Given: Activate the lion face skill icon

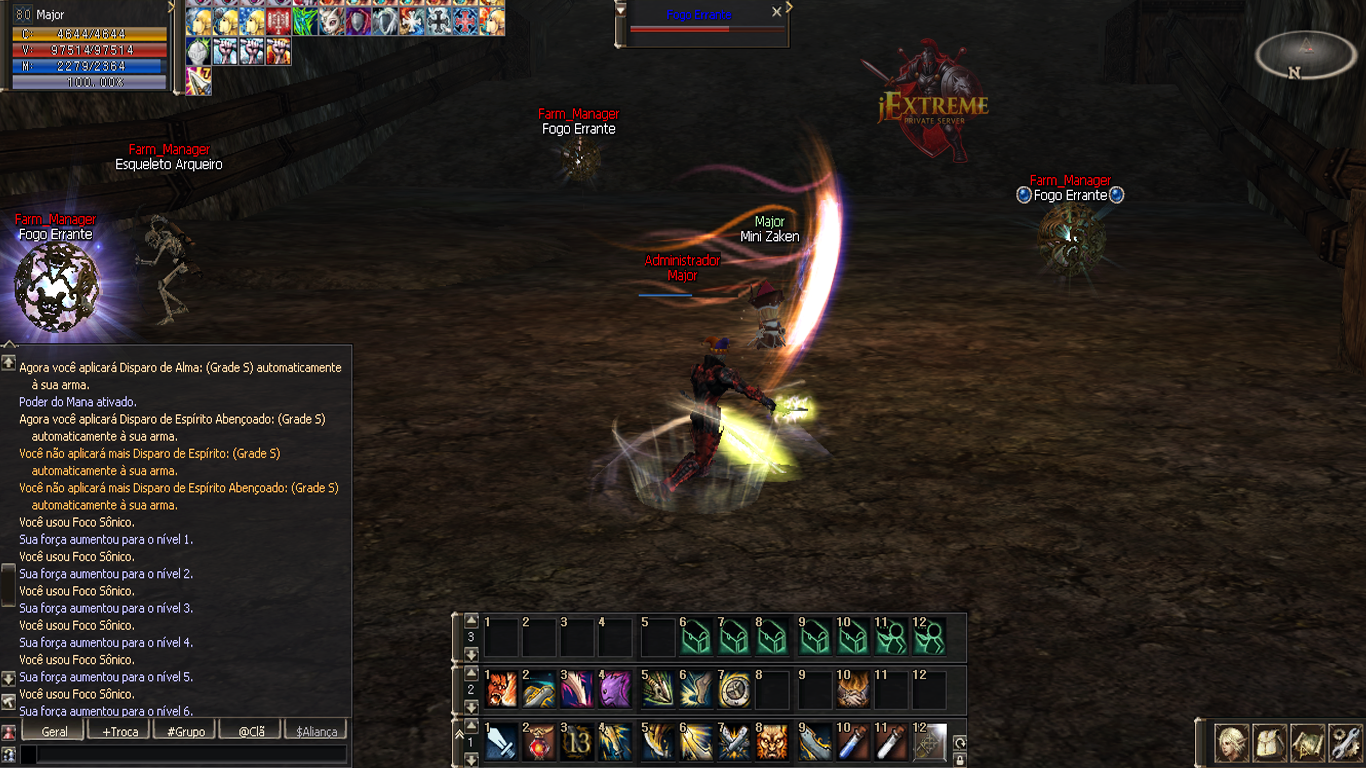Looking at the screenshot, I should click(773, 742).
